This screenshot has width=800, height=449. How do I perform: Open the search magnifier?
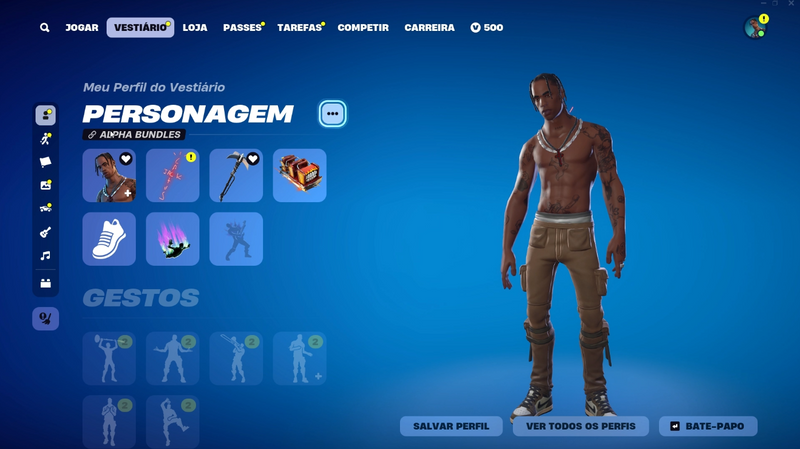[x=45, y=28]
